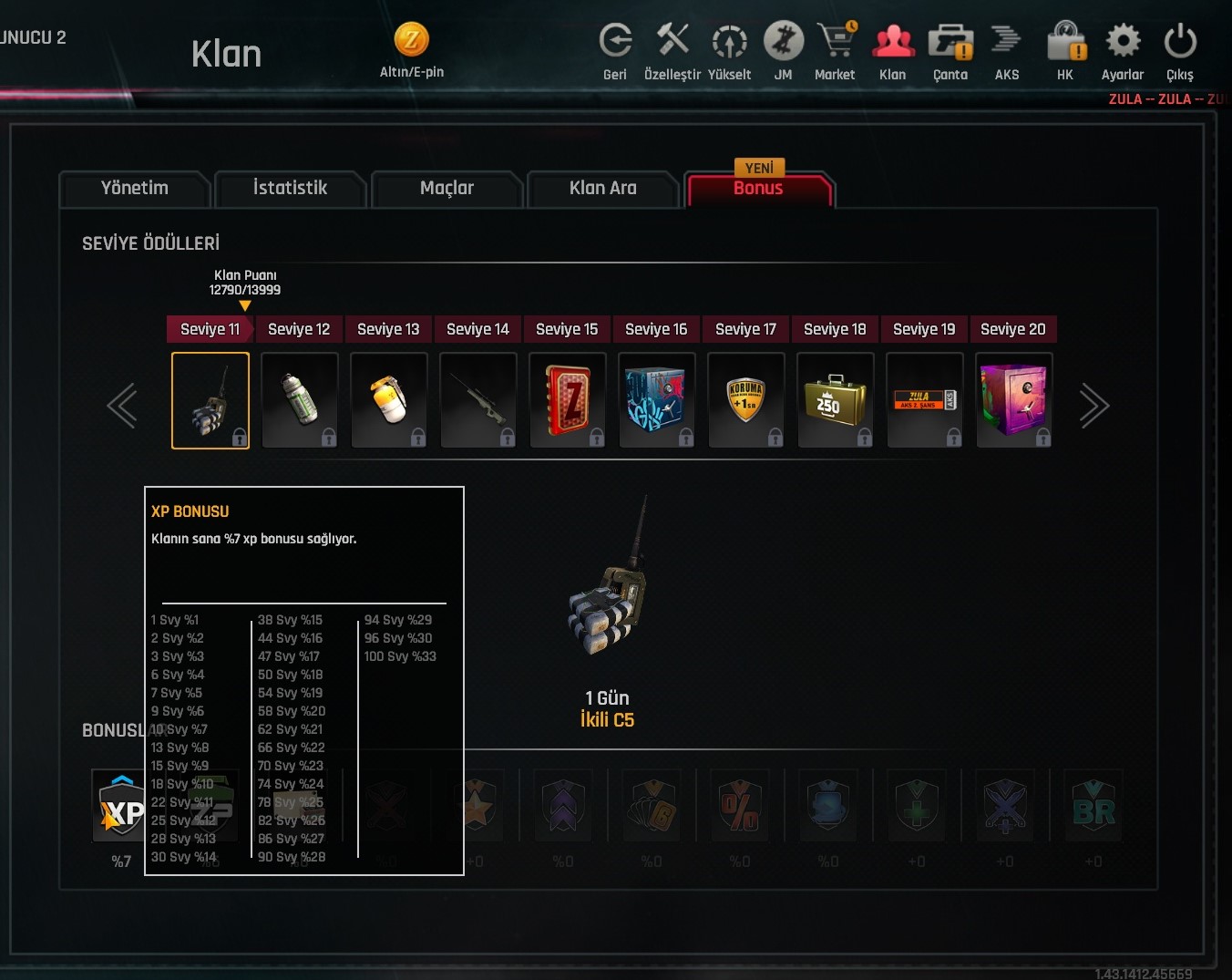Pick the Seviye 18 gold 250 briefcase reward
The image size is (1232, 980).
[x=836, y=400]
